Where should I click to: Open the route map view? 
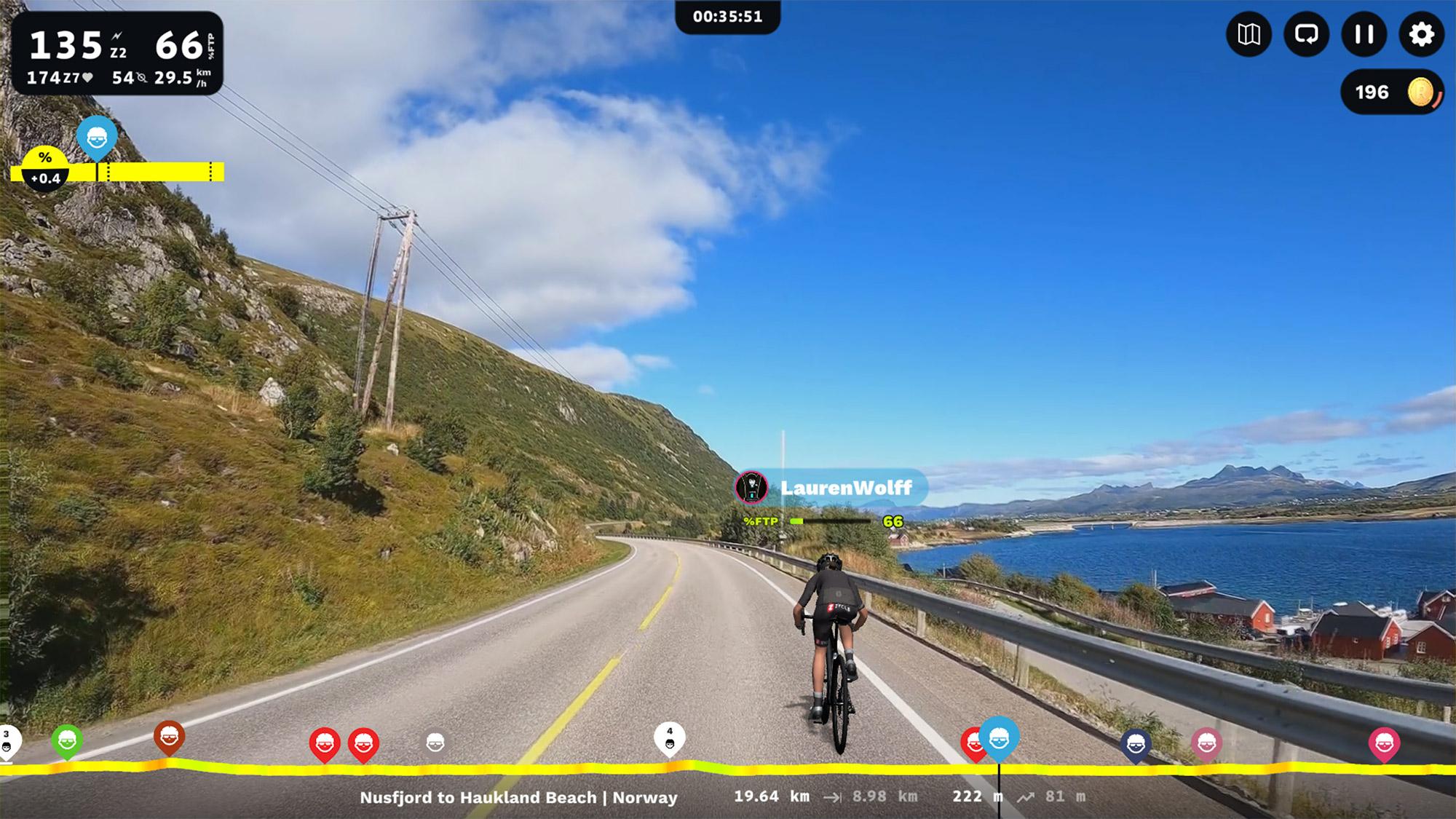point(1249,34)
